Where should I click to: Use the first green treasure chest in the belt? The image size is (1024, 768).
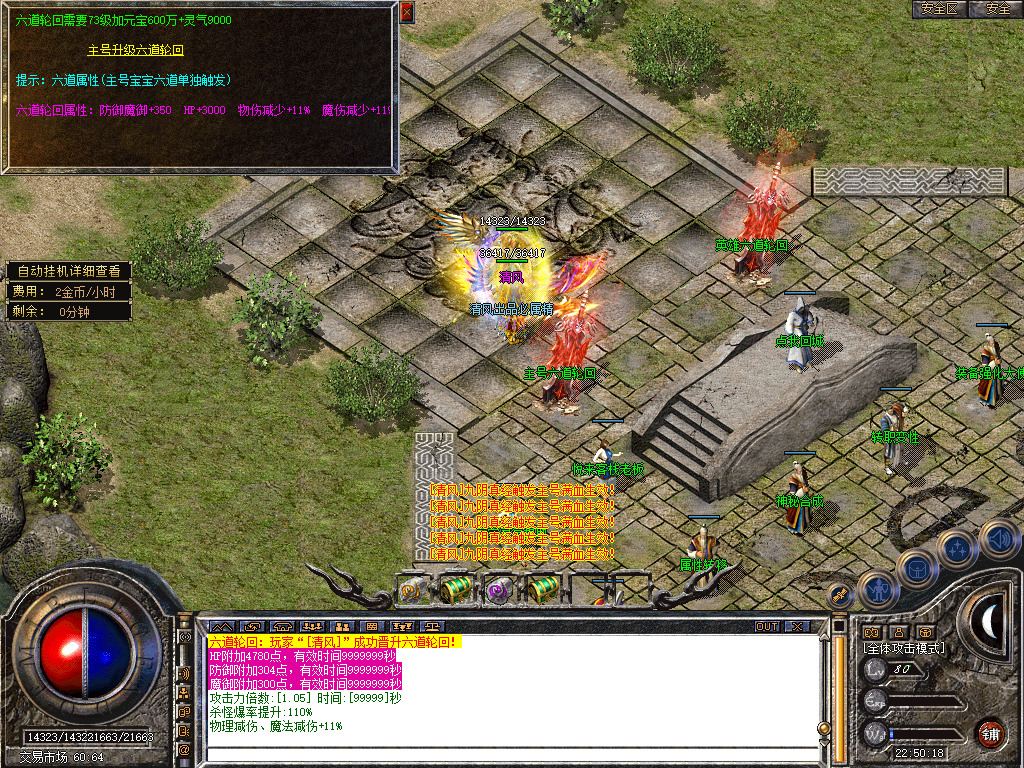pyautogui.click(x=456, y=589)
